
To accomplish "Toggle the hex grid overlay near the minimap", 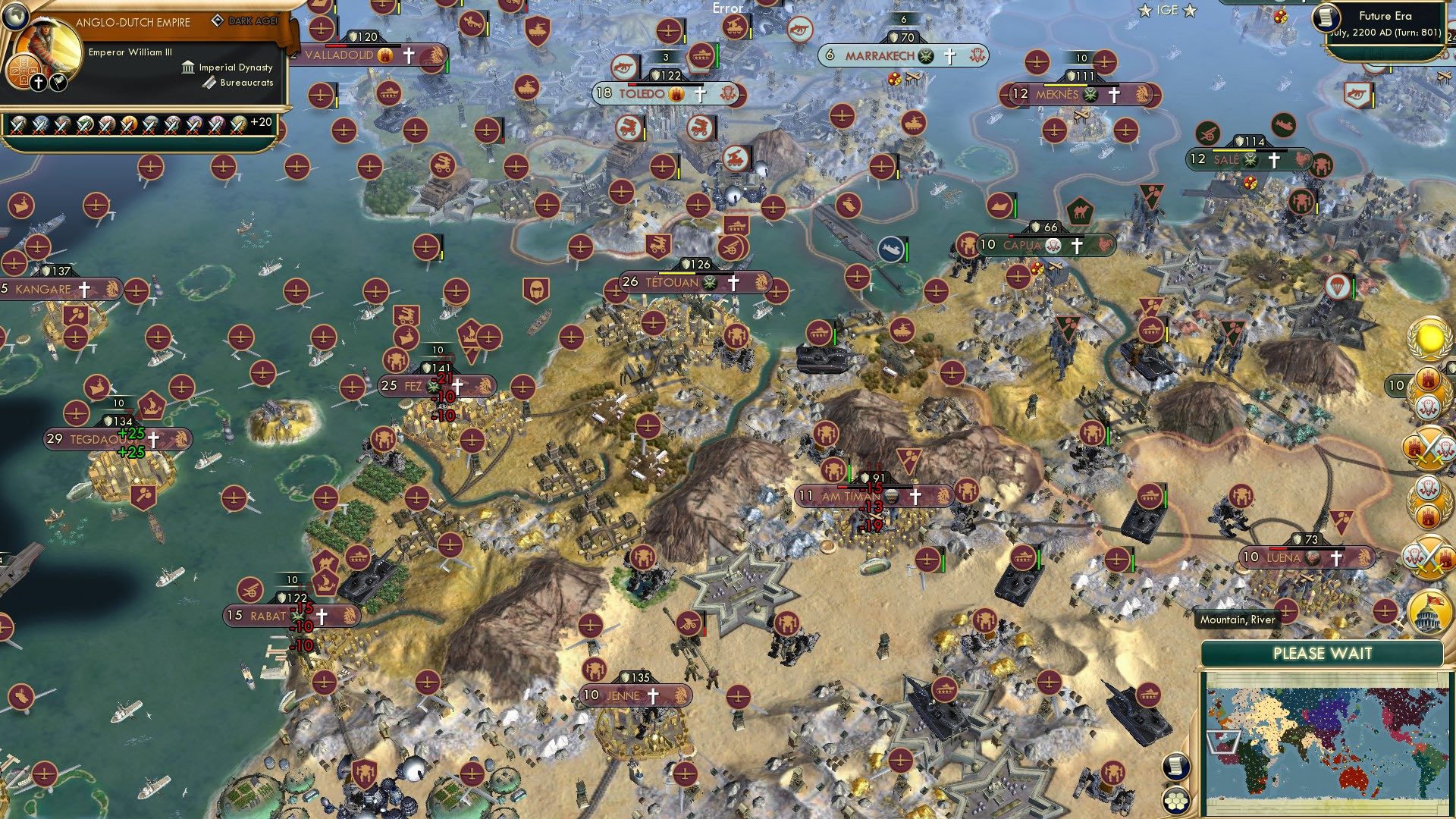I will pos(1175,802).
